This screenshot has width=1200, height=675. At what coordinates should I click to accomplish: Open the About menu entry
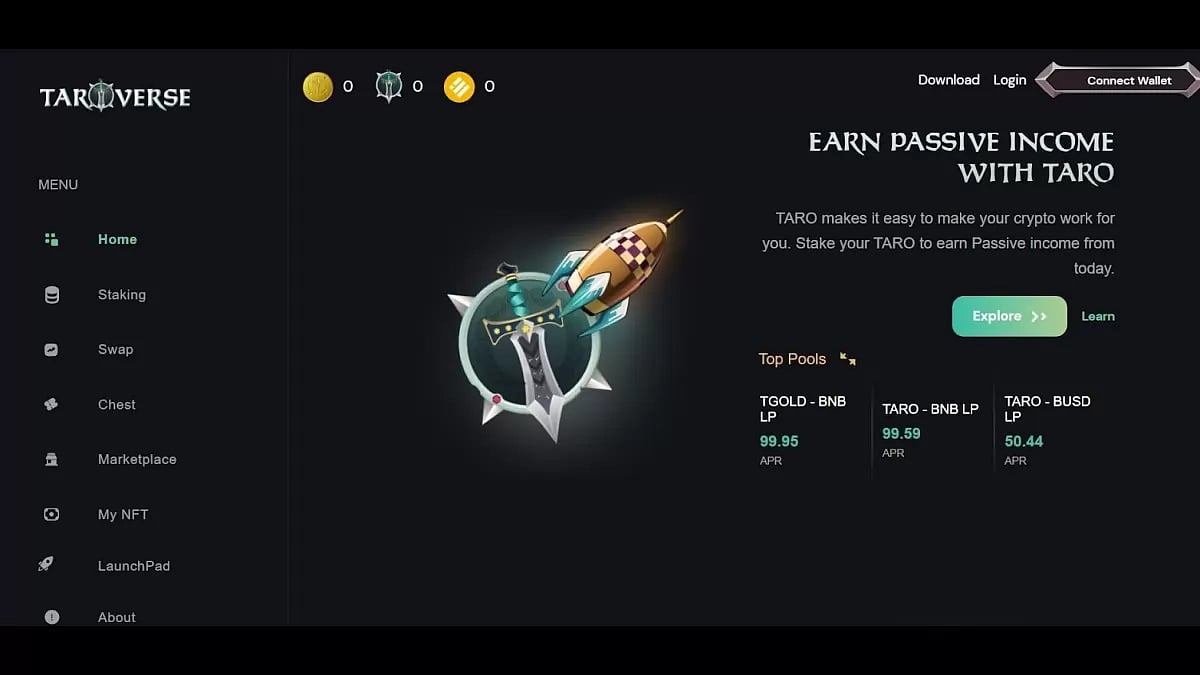point(116,618)
